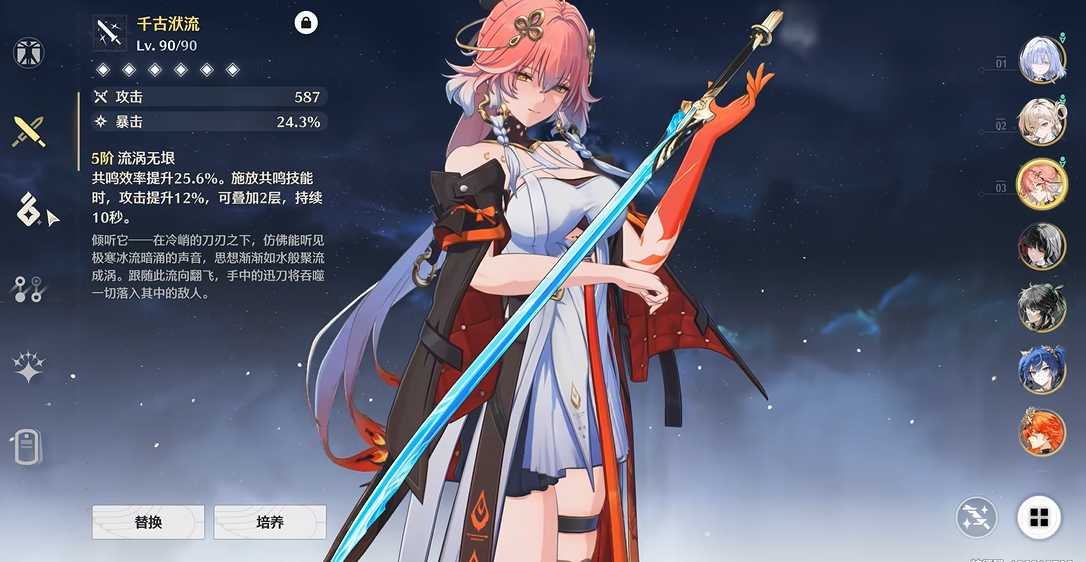This screenshot has width=1086, height=562.
Task: Open the 培养 (Enhance) weapon button
Action: (270, 522)
